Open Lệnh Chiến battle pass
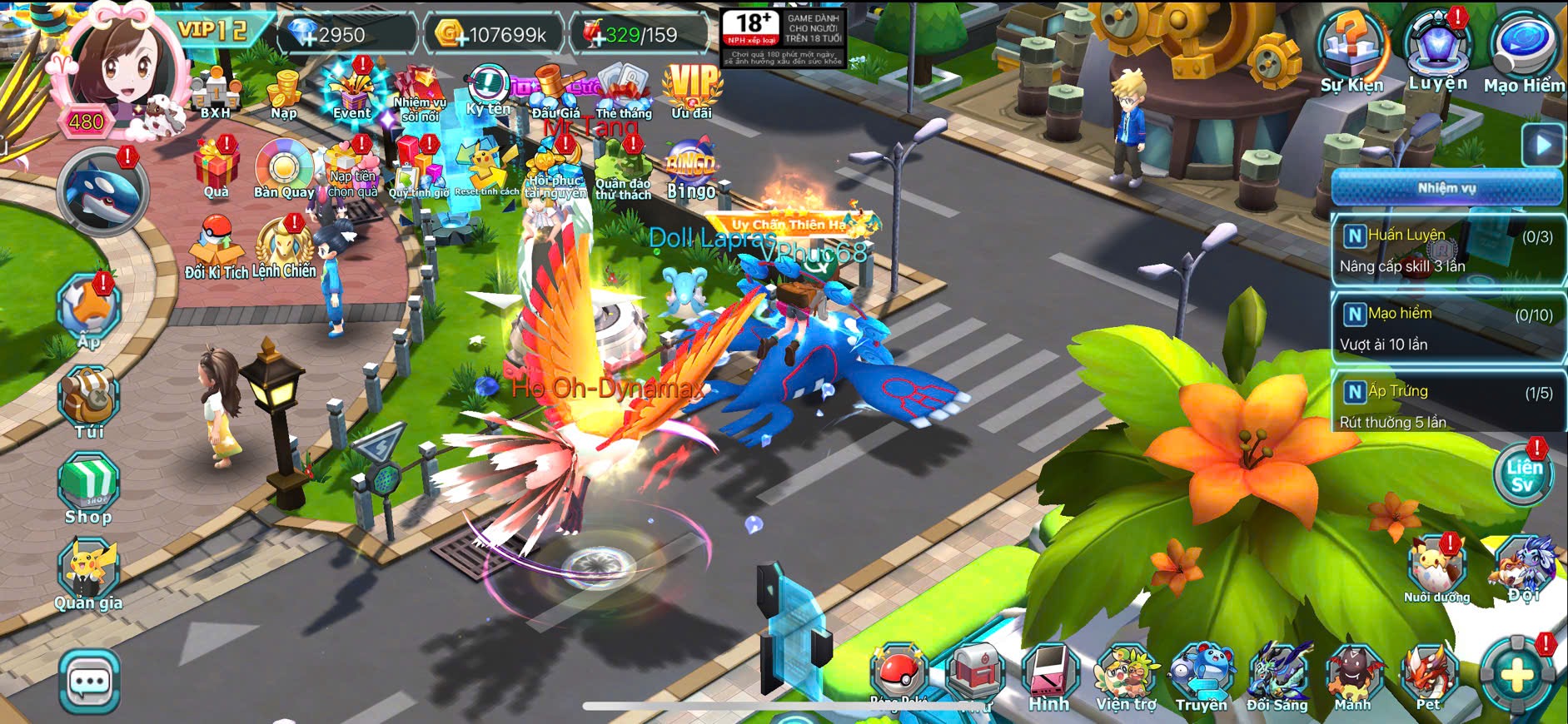The width and height of the screenshot is (1568, 724). click(284, 248)
